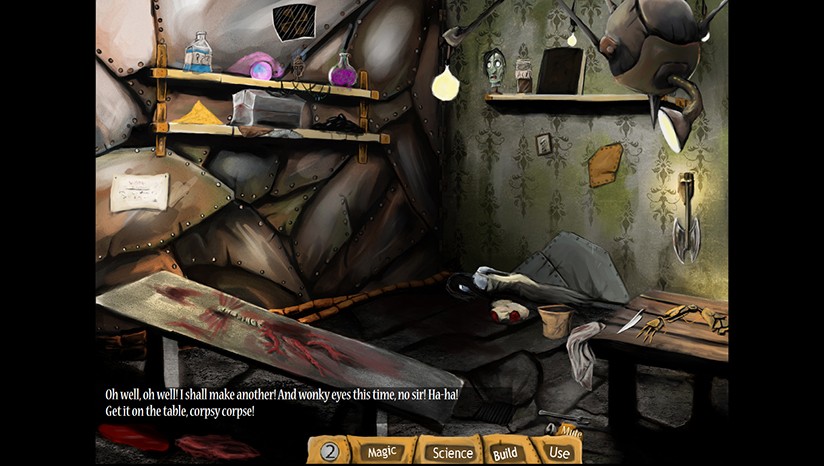The height and width of the screenshot is (466, 824).
Task: Choose the Science action button
Action: 451,452
